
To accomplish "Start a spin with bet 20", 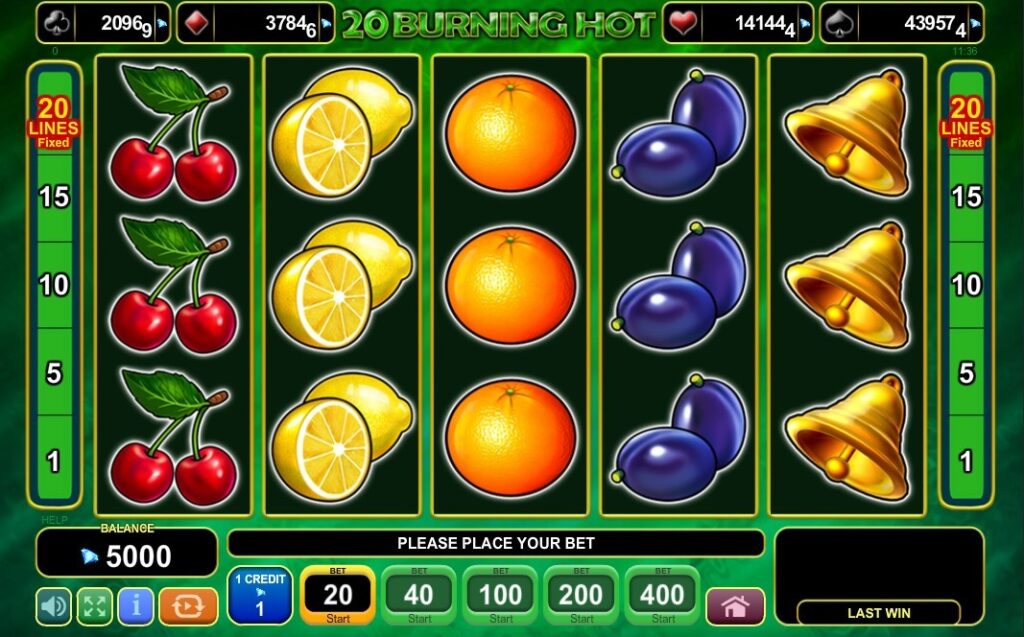I will 338,596.
